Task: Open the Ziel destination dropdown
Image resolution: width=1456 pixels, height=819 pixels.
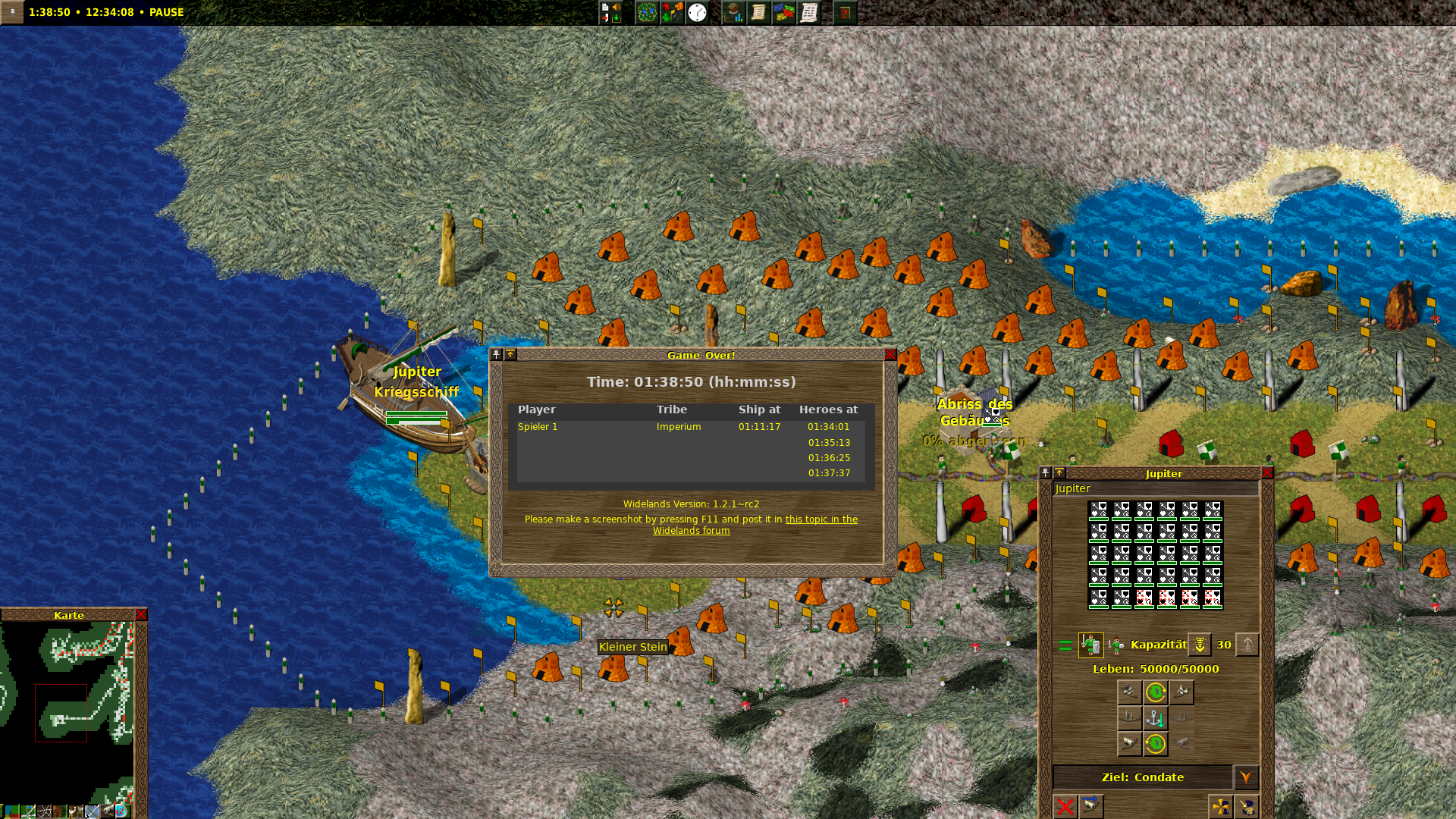Action: coord(1245,777)
